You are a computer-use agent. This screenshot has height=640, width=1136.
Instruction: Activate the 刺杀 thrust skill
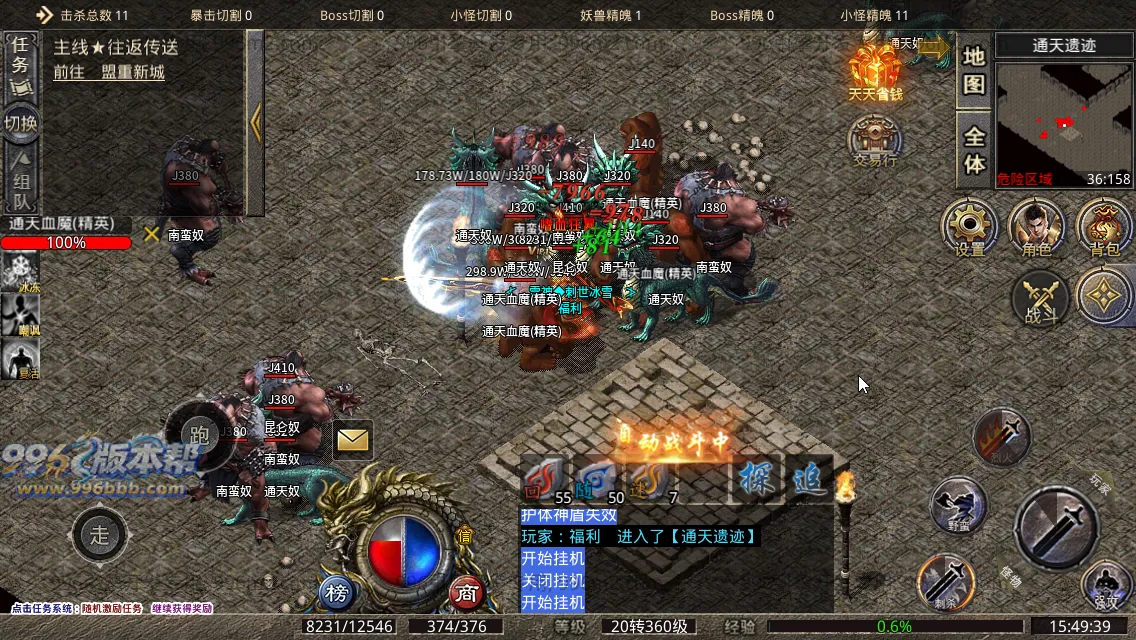[946, 580]
